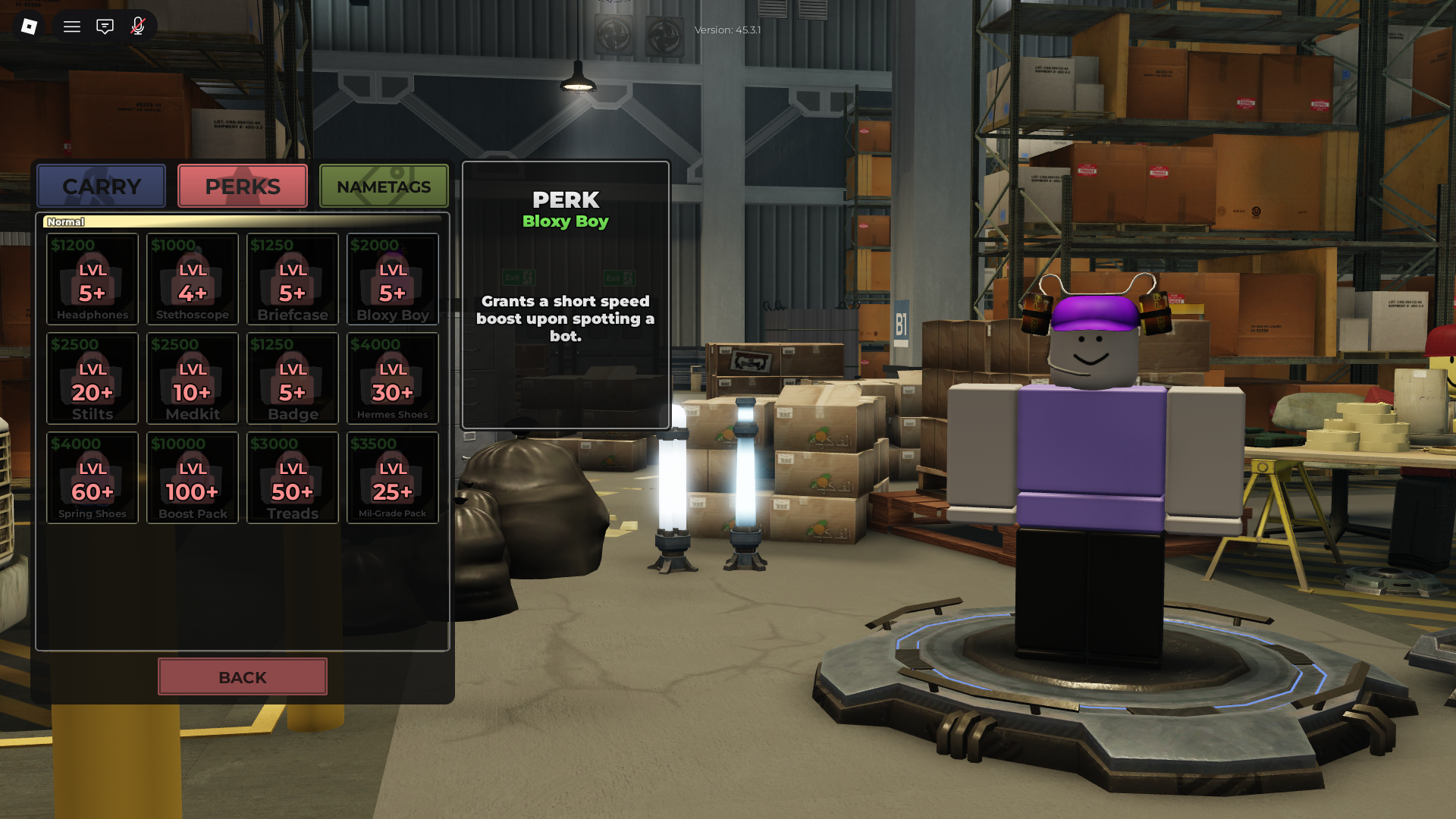Select the Bloxy Boy perk
Screen dimensions: 1456x819
[392, 279]
